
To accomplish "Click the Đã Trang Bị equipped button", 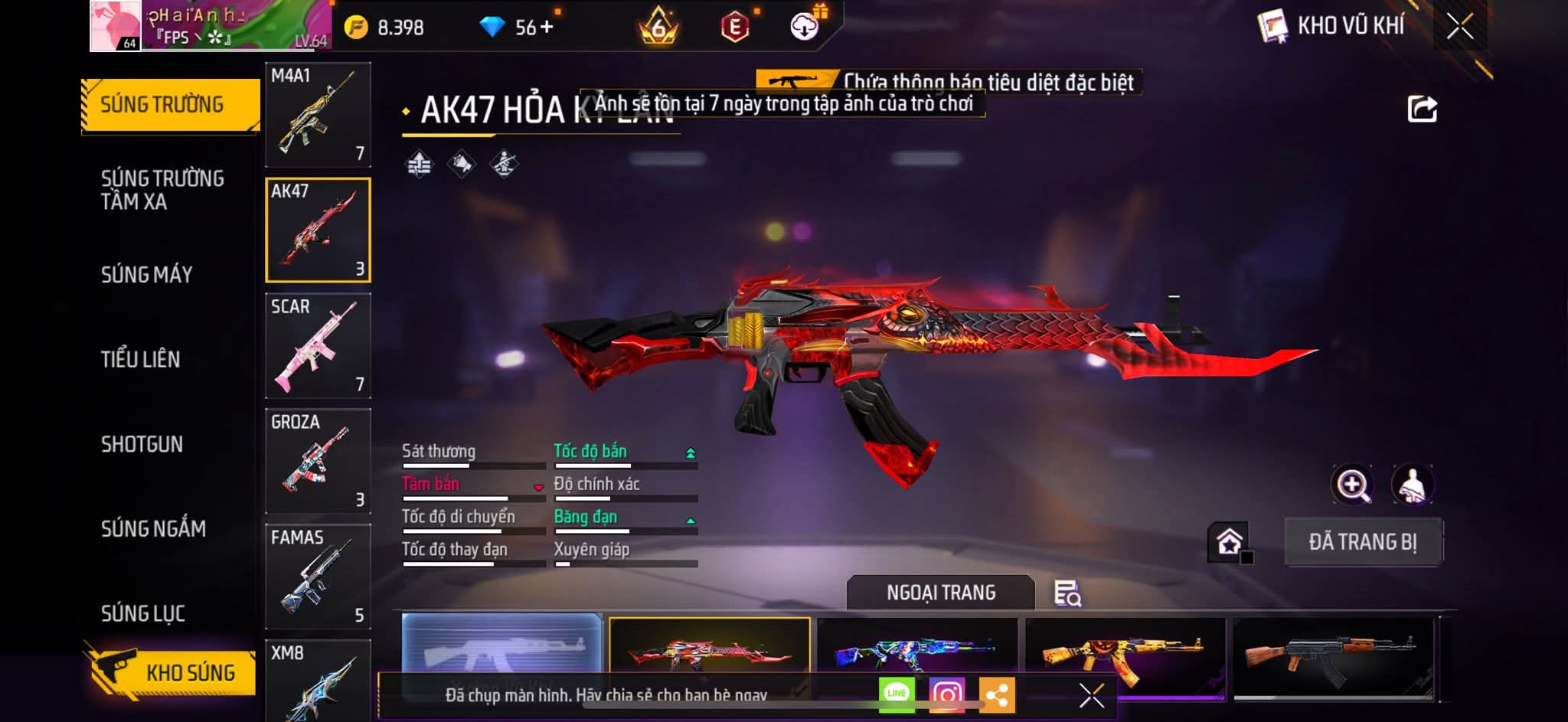I will [x=1363, y=542].
